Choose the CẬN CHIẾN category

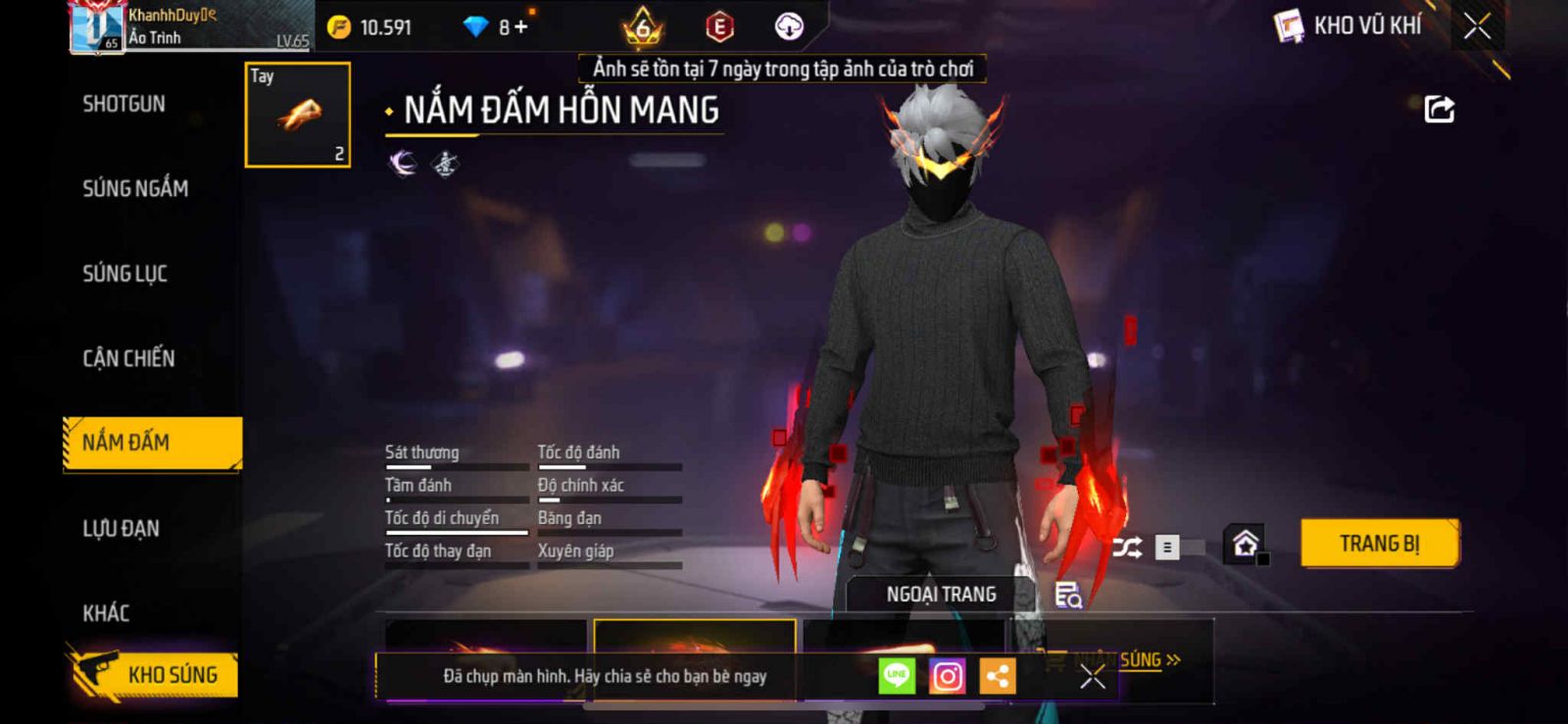click(x=128, y=359)
